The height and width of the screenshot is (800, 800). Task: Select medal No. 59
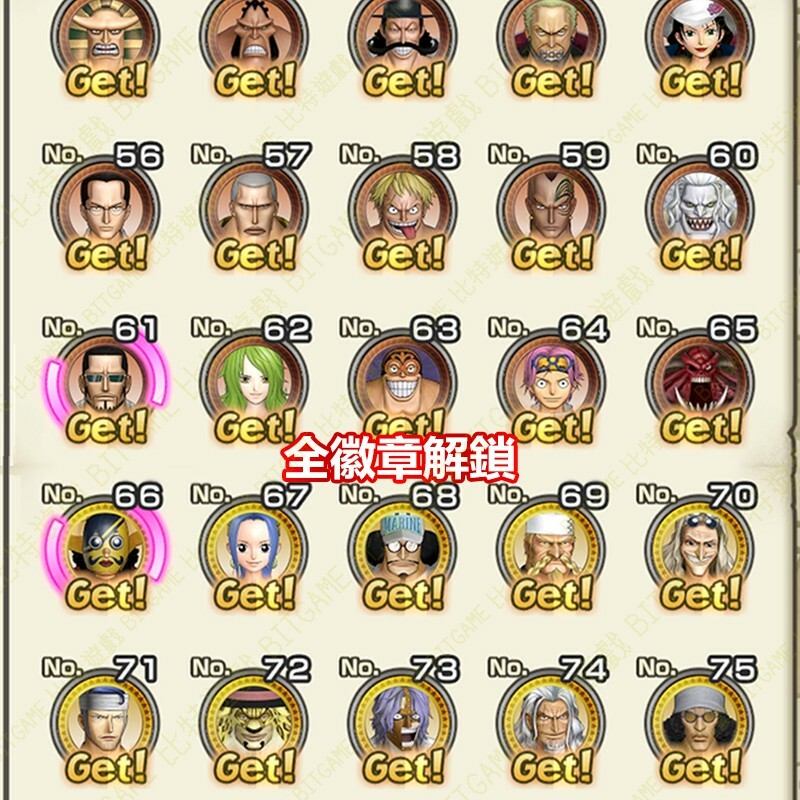(x=550, y=209)
